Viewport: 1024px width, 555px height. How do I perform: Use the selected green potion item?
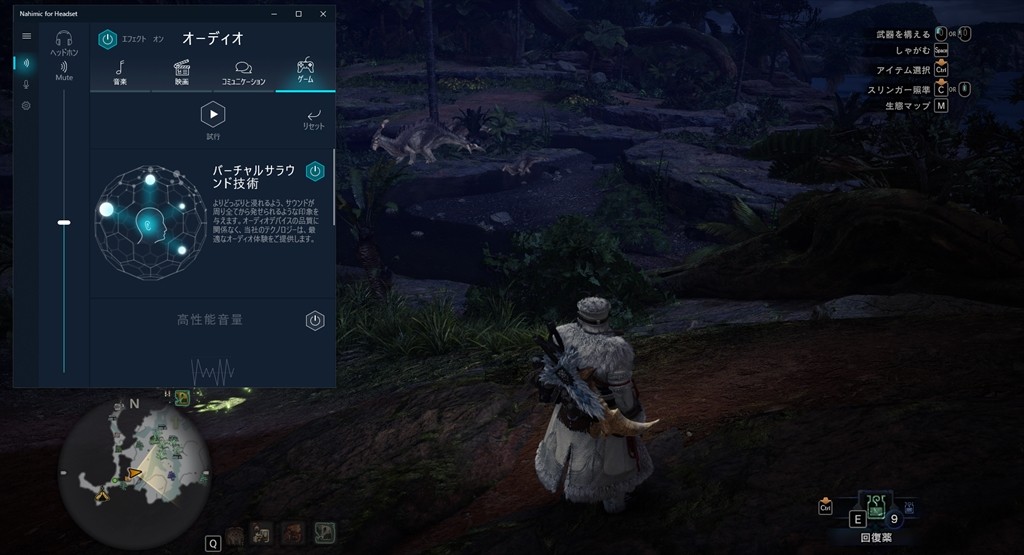(876, 507)
